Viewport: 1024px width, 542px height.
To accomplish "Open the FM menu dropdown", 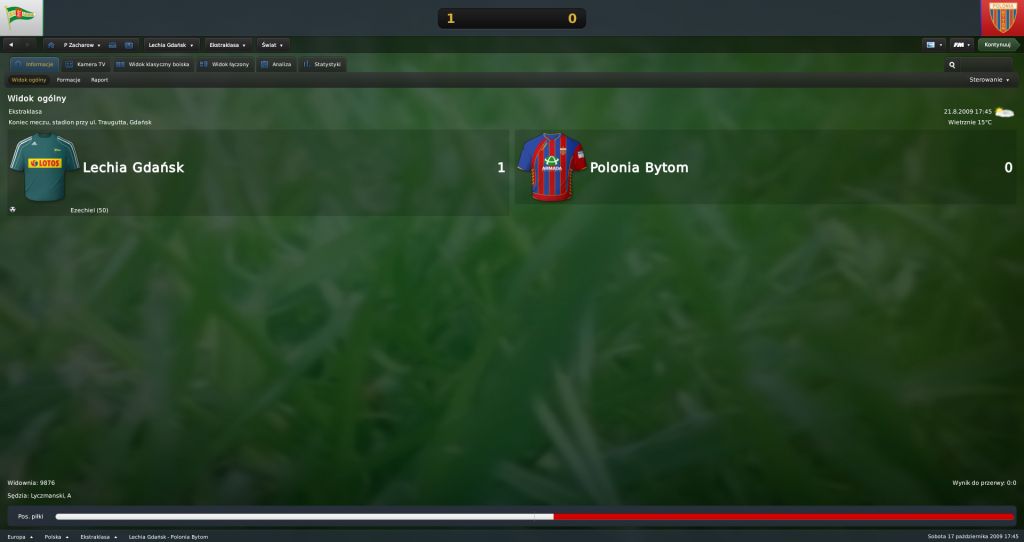I will (962, 45).
